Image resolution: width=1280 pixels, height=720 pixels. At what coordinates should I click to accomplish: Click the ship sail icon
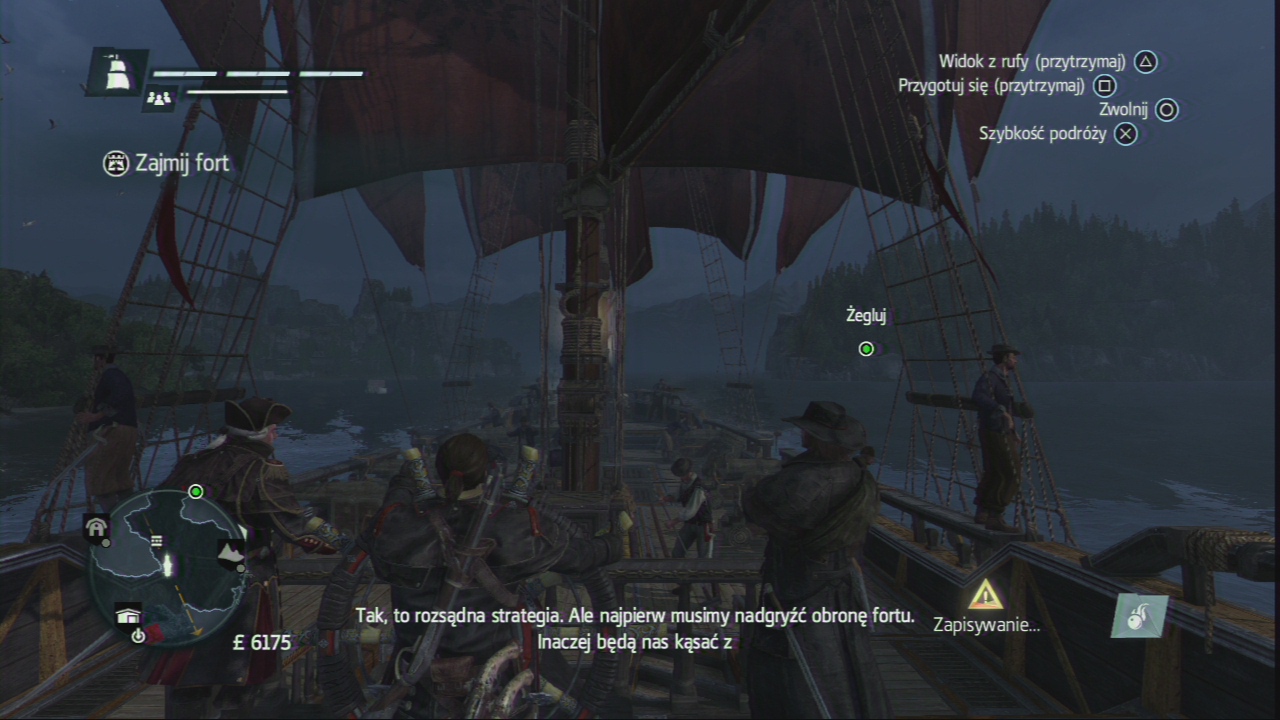[x=116, y=71]
